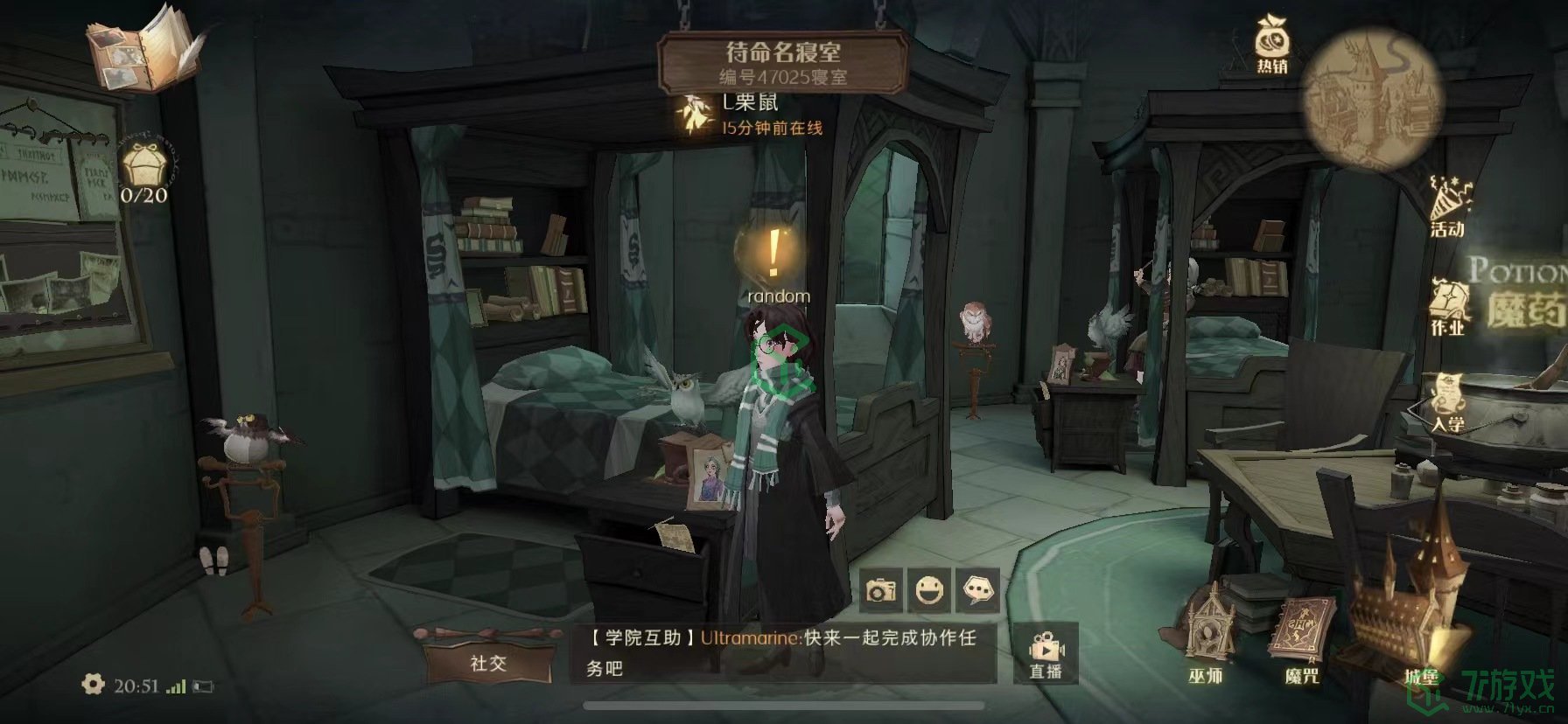Open the speech bubble chat button
Viewport: 1568px width, 724px height.
[x=978, y=591]
